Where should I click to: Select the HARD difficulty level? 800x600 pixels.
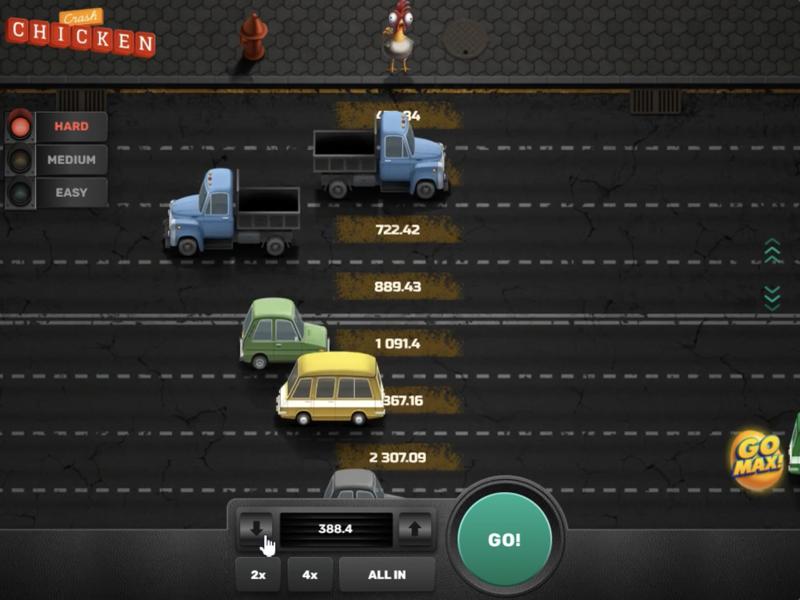[71, 127]
